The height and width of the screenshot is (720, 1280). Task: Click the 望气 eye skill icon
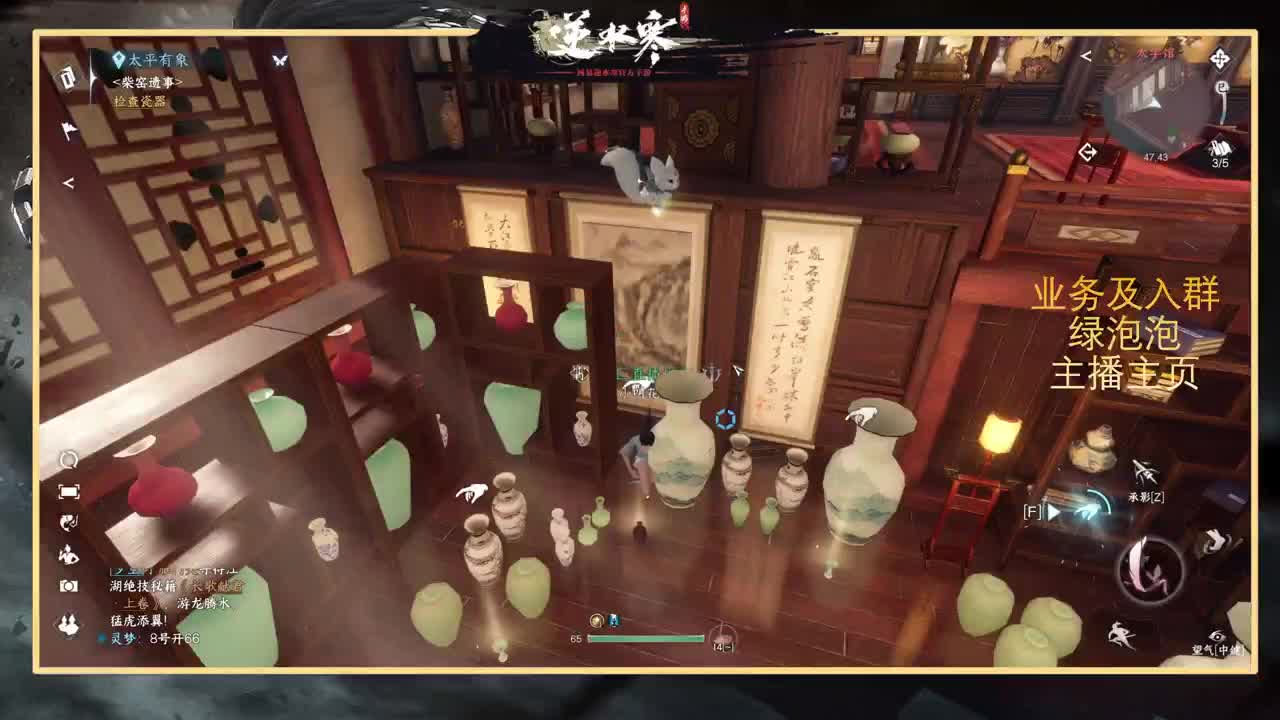point(1217,637)
